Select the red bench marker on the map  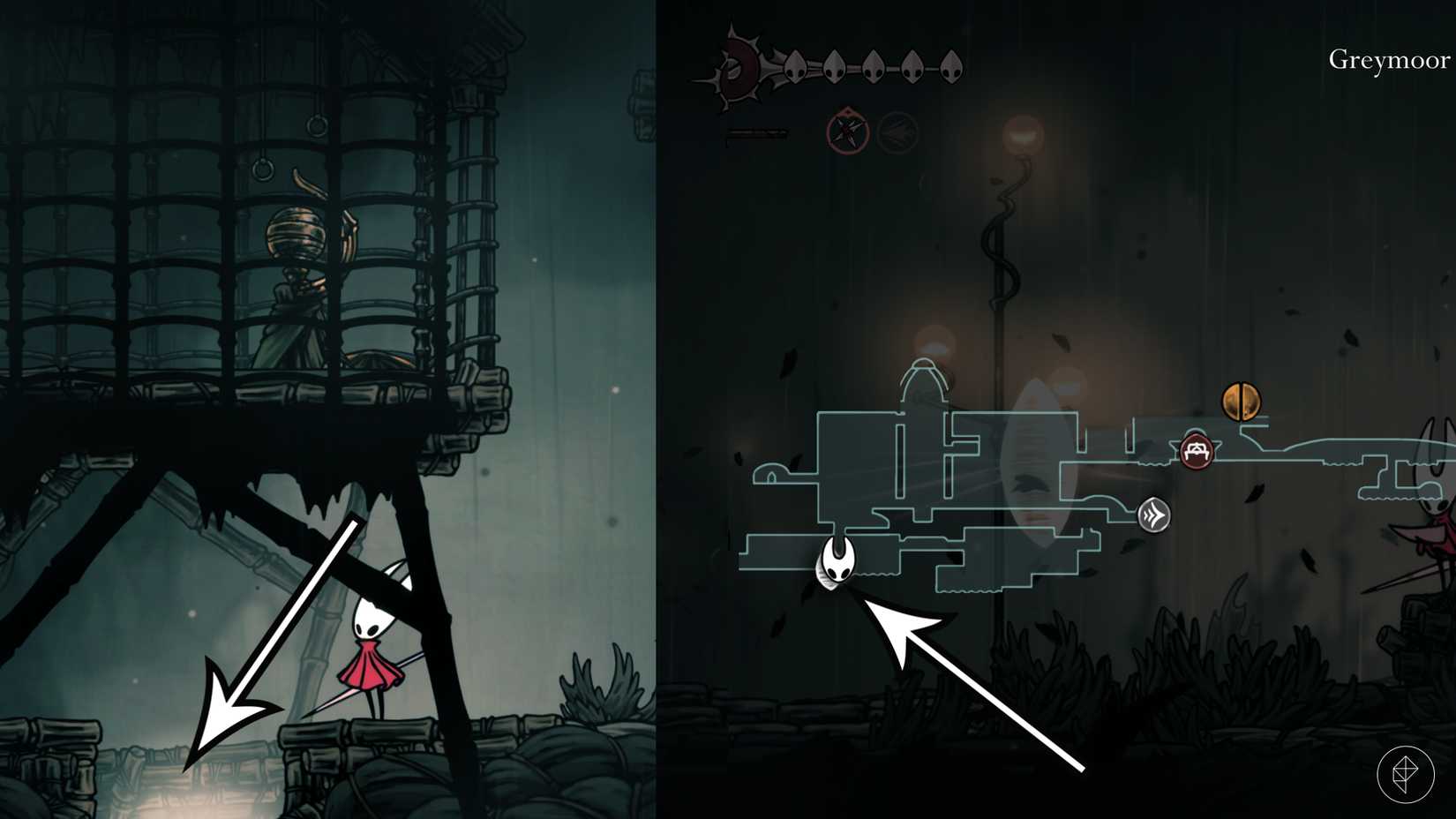pyautogui.click(x=1196, y=453)
